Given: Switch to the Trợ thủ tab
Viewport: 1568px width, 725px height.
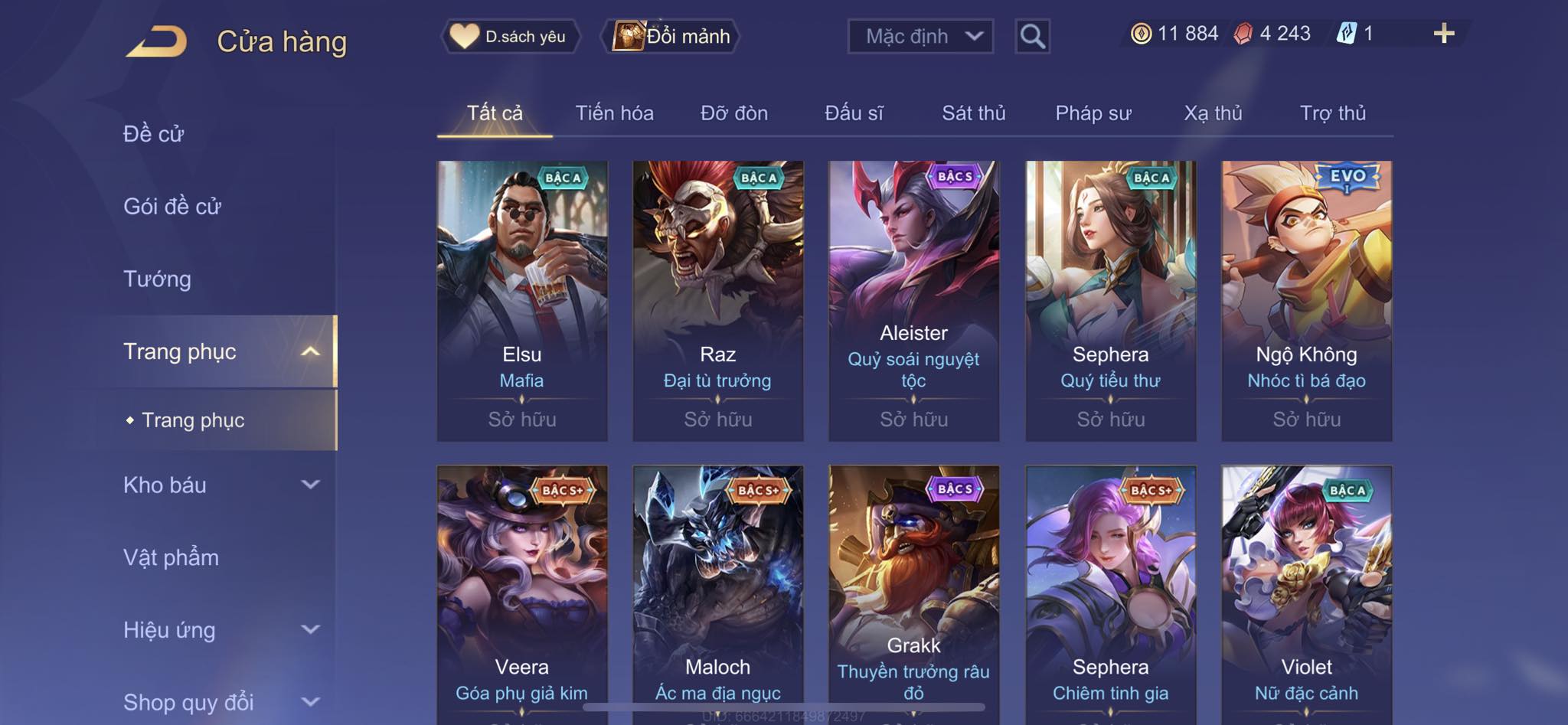Looking at the screenshot, I should 1332,113.
